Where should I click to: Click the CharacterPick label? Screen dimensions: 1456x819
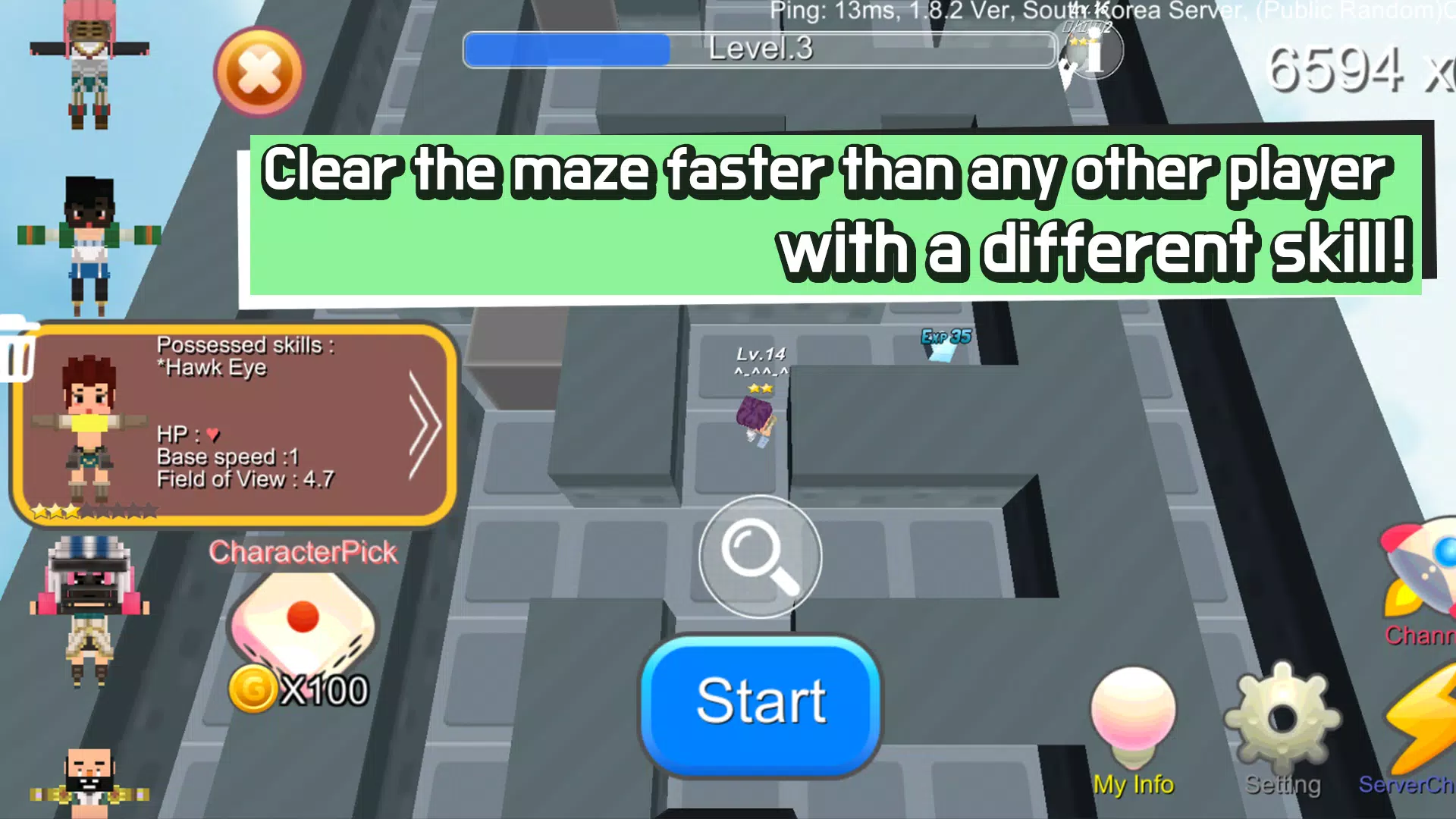tap(303, 552)
